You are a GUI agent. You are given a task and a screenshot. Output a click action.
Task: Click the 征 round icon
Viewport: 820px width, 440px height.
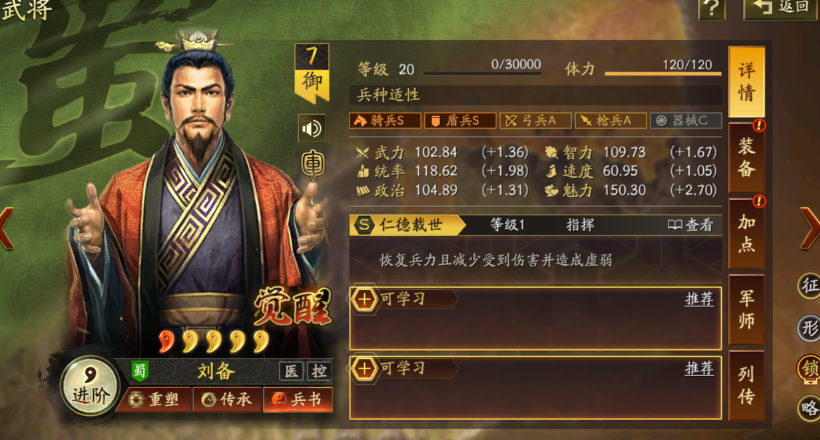click(x=809, y=289)
